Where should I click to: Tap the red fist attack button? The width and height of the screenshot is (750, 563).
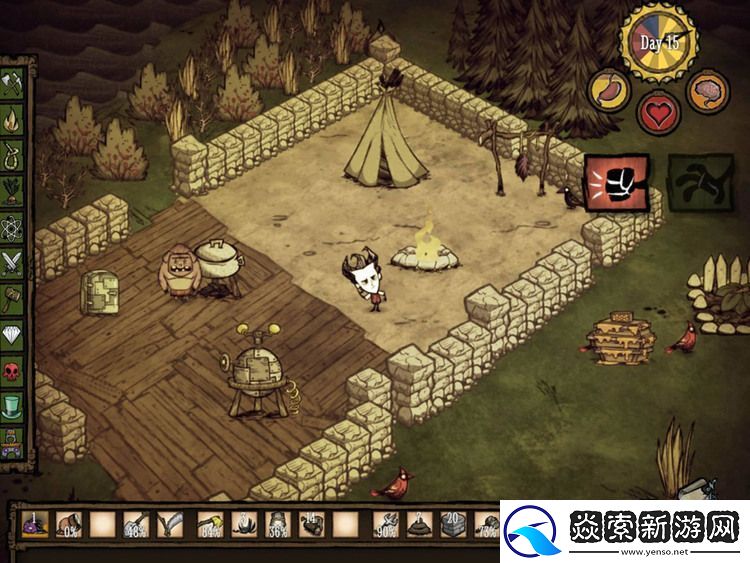[616, 183]
